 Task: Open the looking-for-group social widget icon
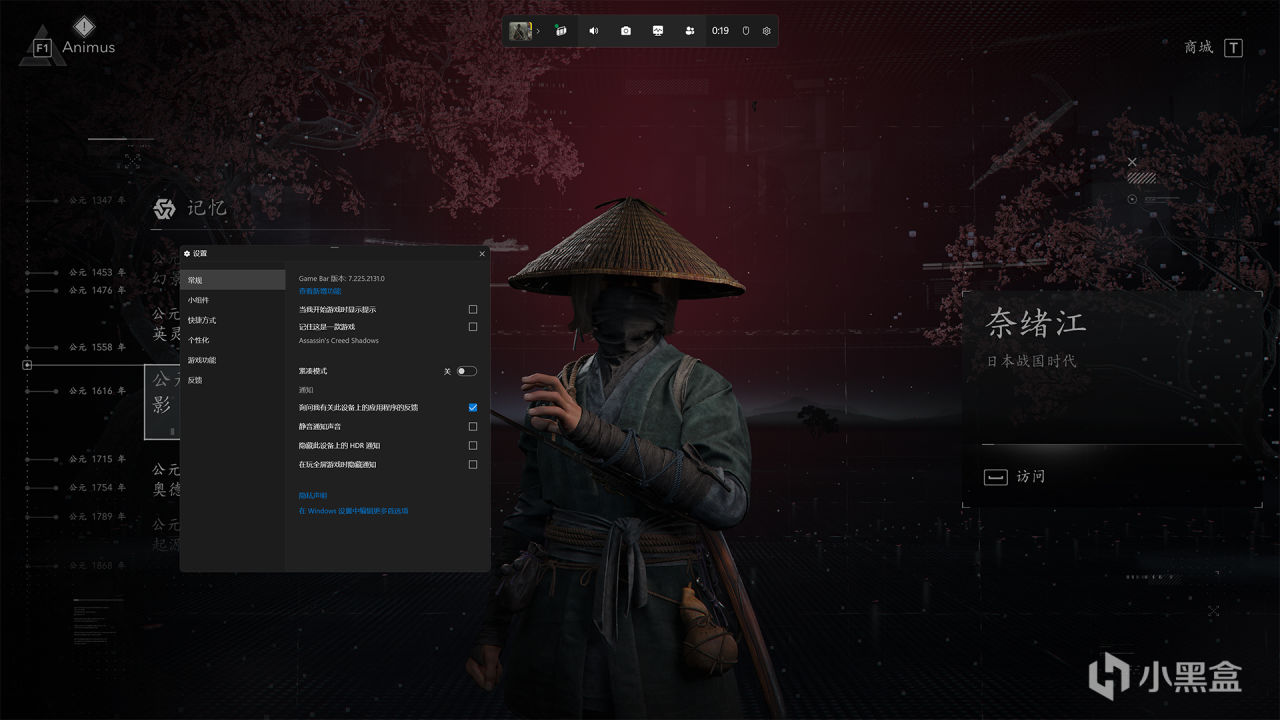point(690,31)
